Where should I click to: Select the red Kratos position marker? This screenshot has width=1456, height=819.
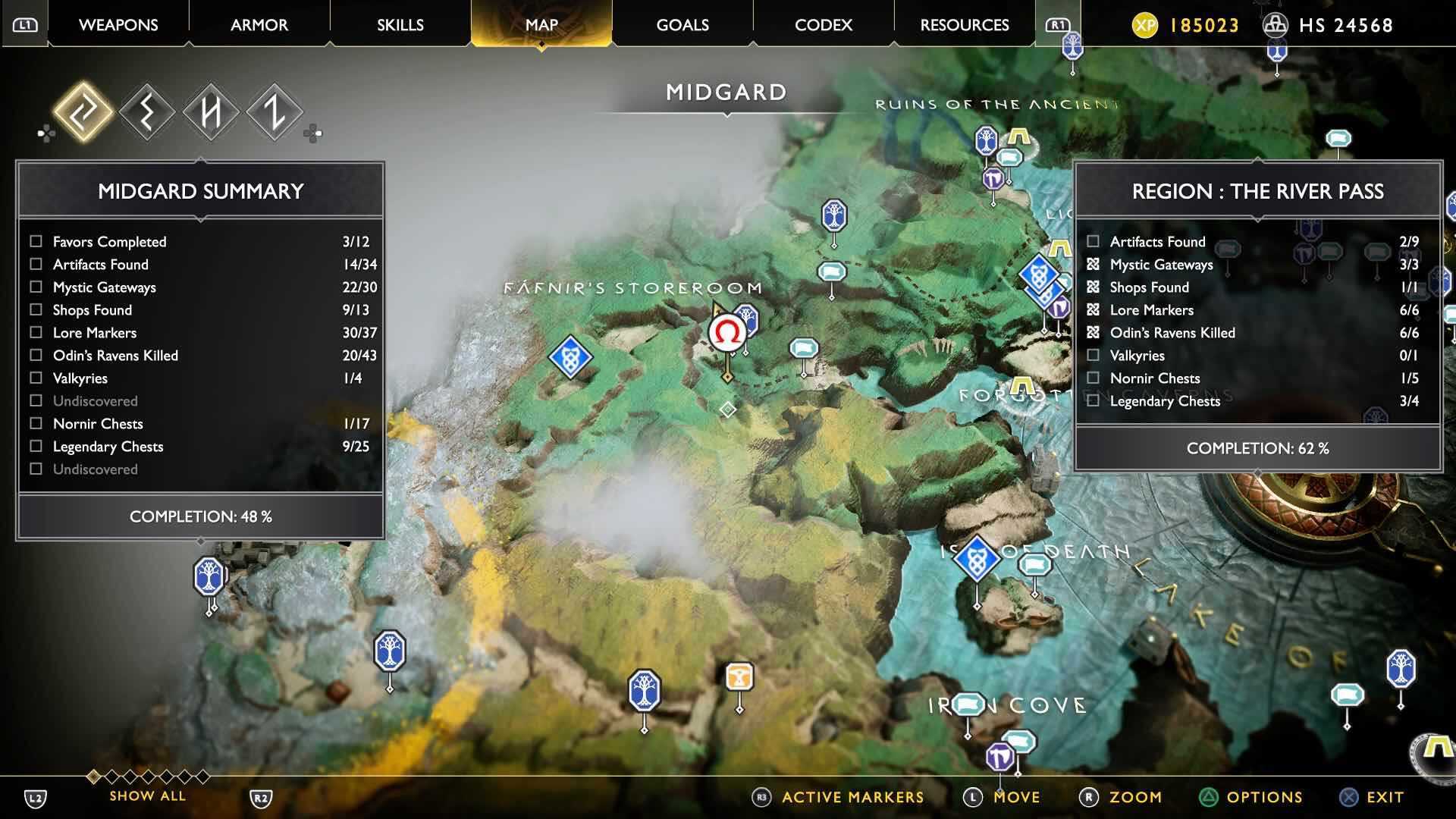click(x=727, y=331)
